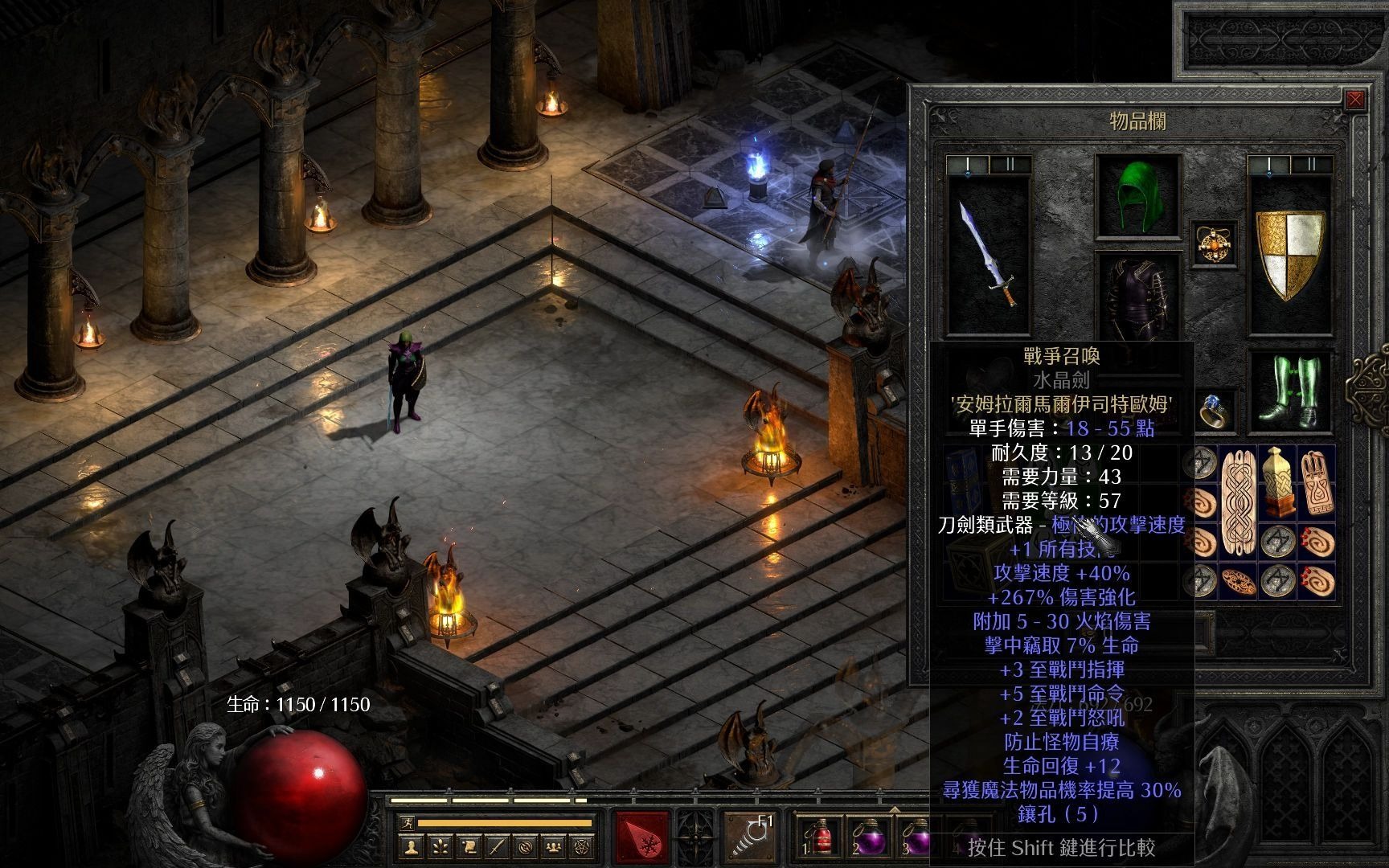The height and width of the screenshot is (868, 1389).
Task: Open the pentagram game menu icon
Action: (x=580, y=846)
